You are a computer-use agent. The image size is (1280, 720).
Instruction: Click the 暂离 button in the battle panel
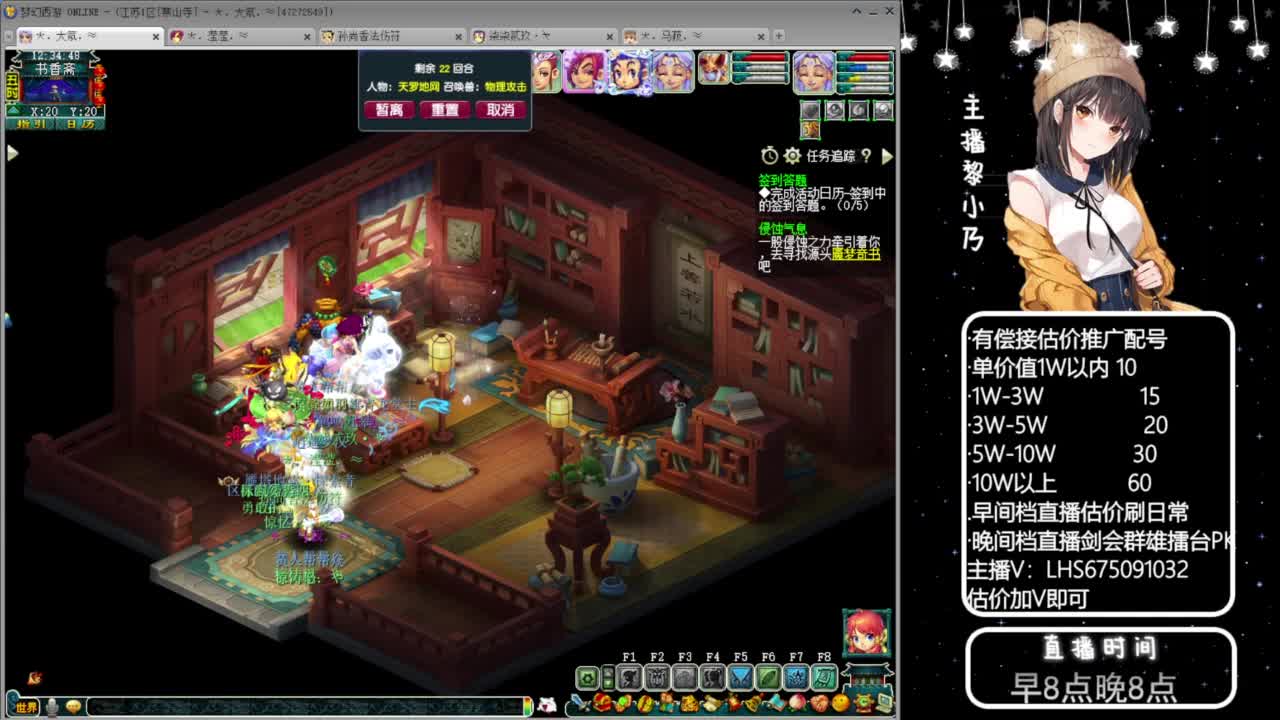point(390,110)
